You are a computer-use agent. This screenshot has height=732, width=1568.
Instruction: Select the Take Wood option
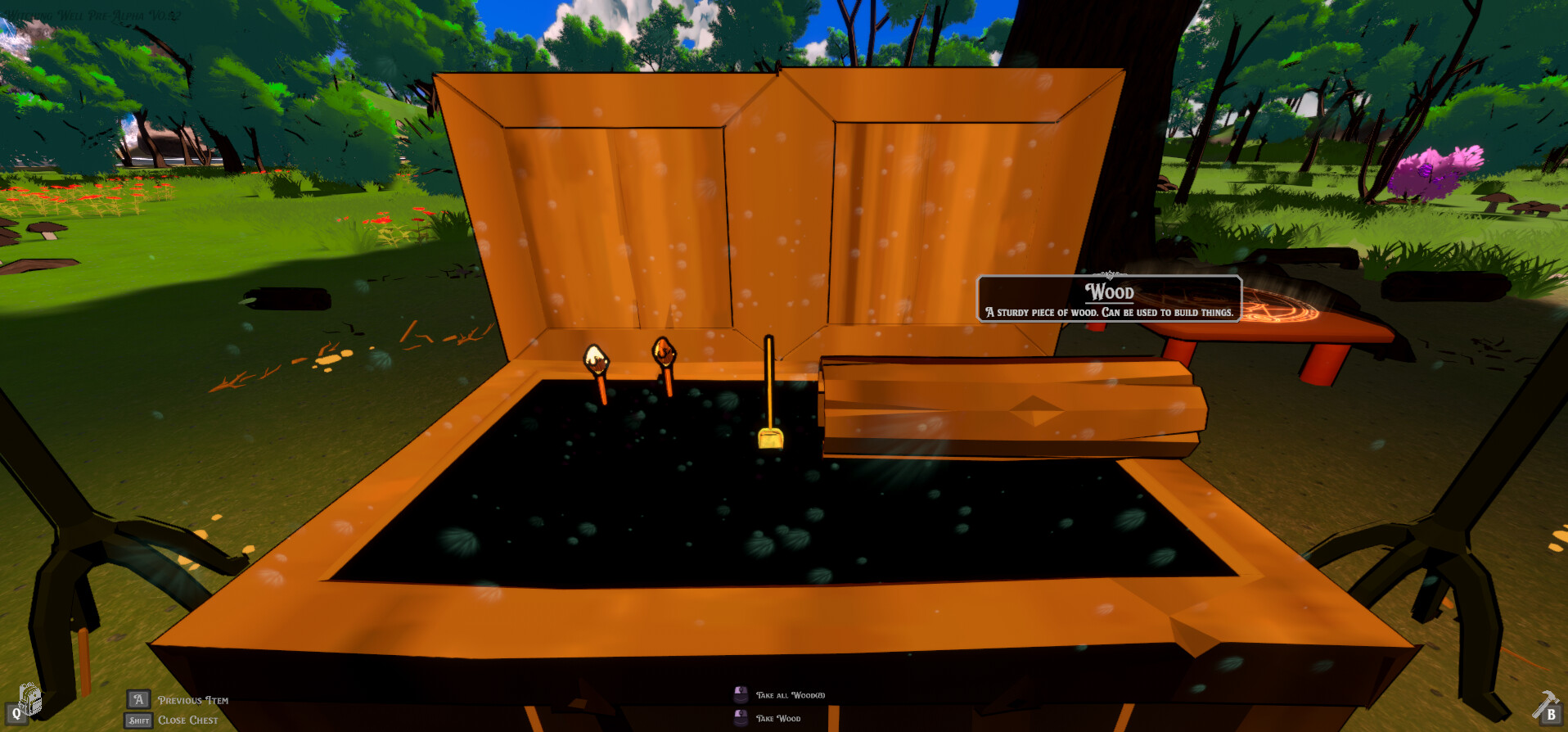click(778, 717)
